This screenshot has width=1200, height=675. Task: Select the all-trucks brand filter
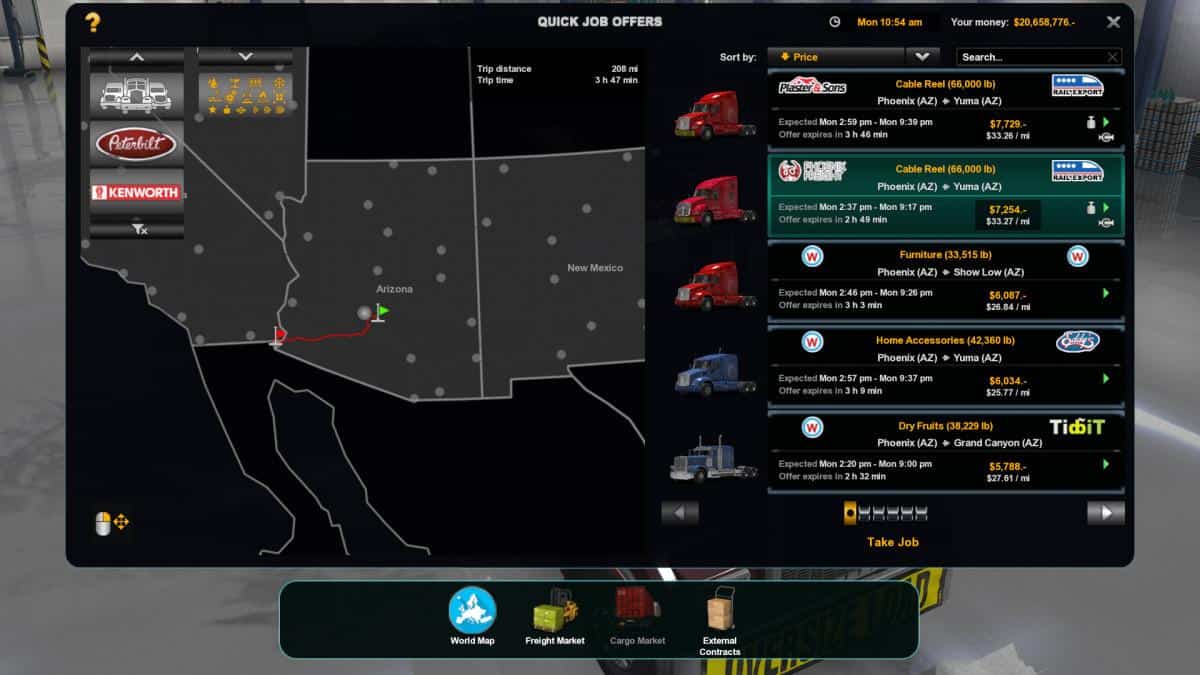coord(136,94)
